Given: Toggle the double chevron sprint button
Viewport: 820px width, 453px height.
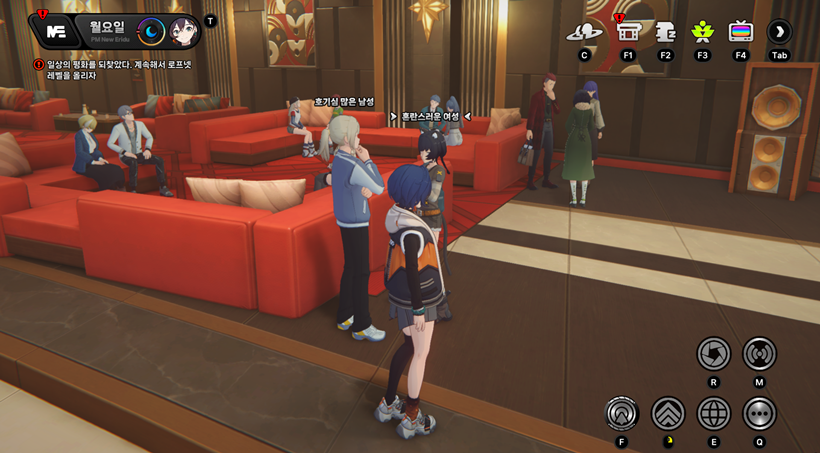Looking at the screenshot, I should tap(668, 413).
